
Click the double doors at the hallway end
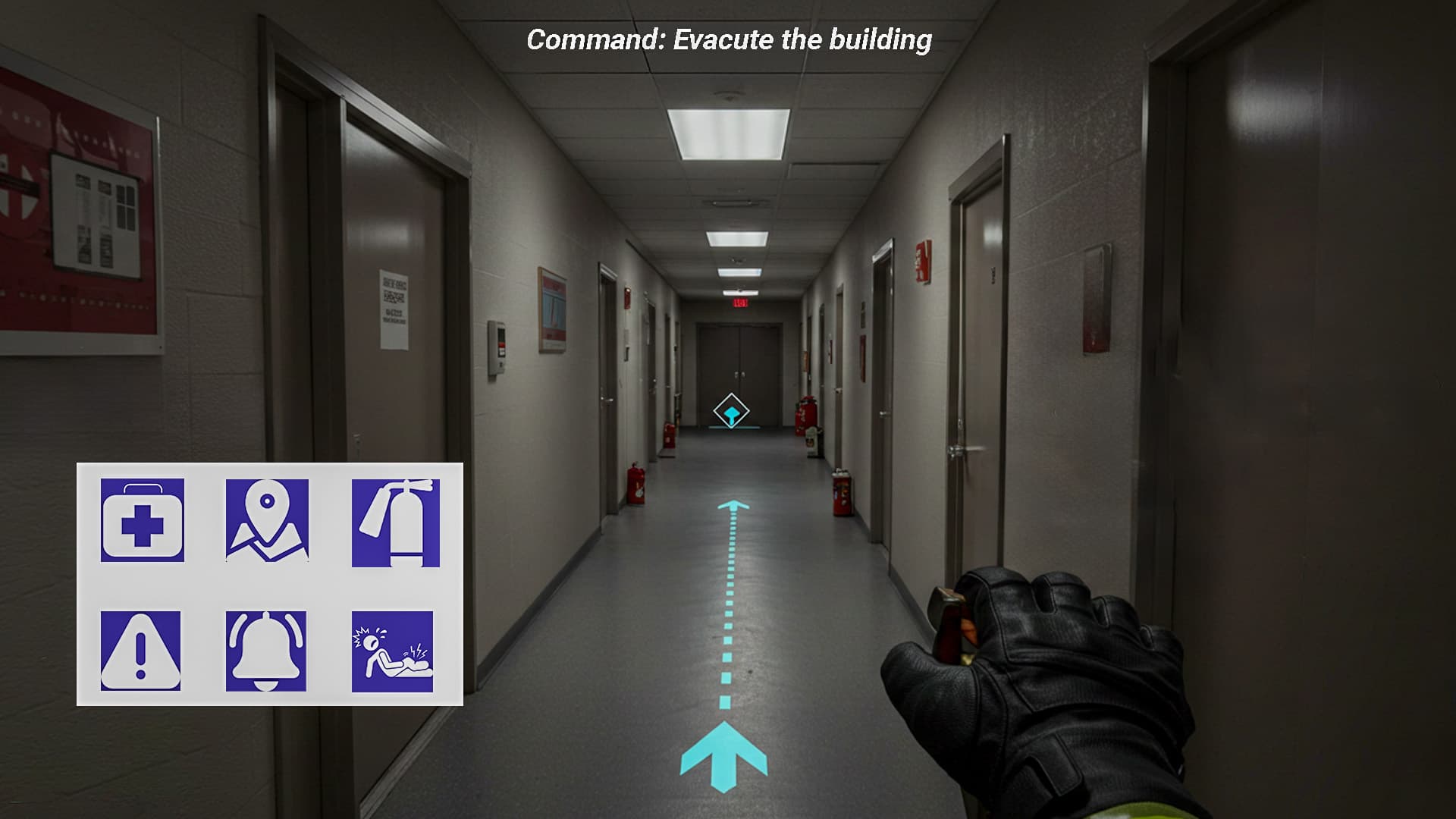click(x=732, y=356)
